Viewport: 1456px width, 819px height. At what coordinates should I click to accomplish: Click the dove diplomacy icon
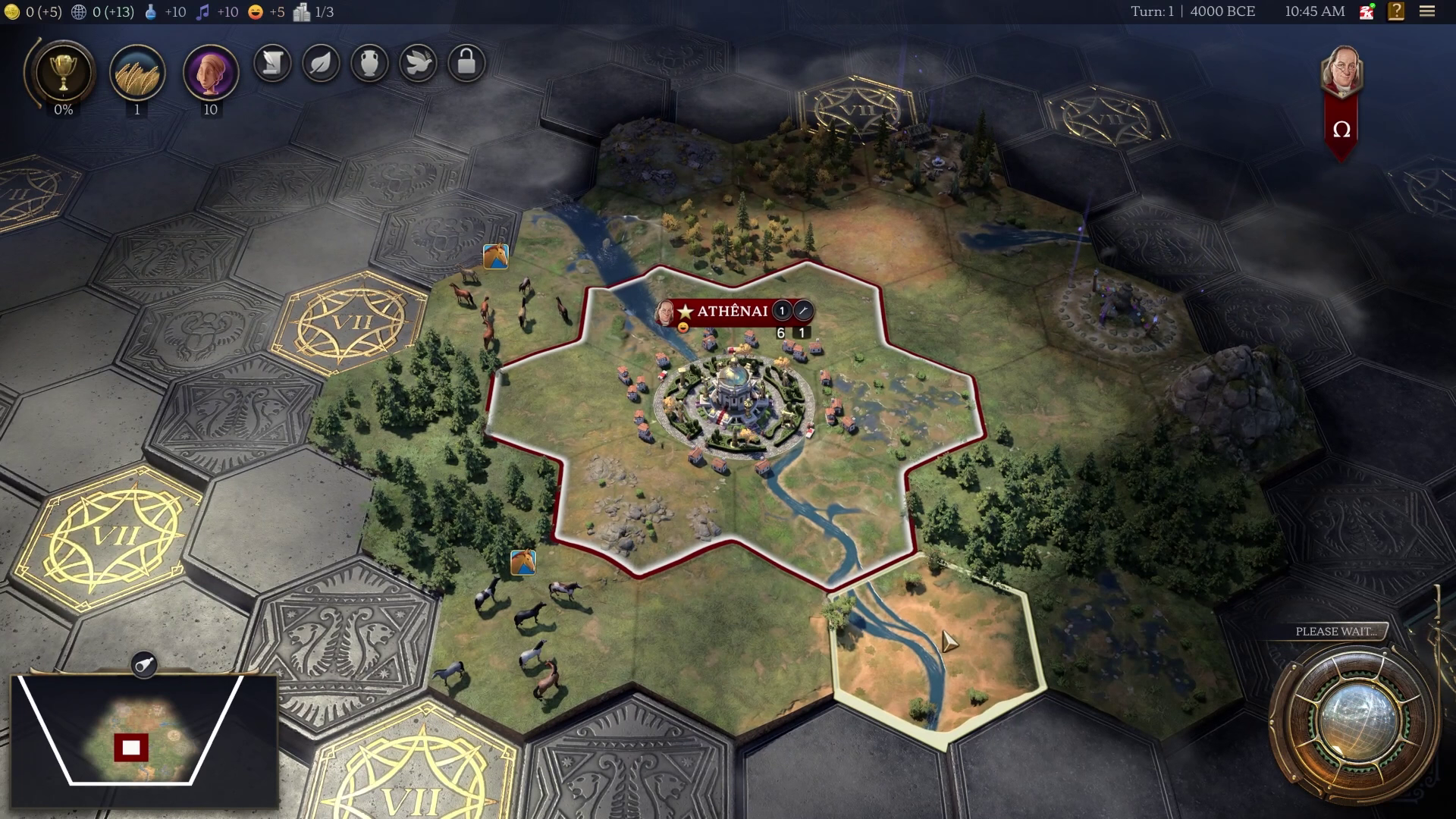tap(419, 64)
